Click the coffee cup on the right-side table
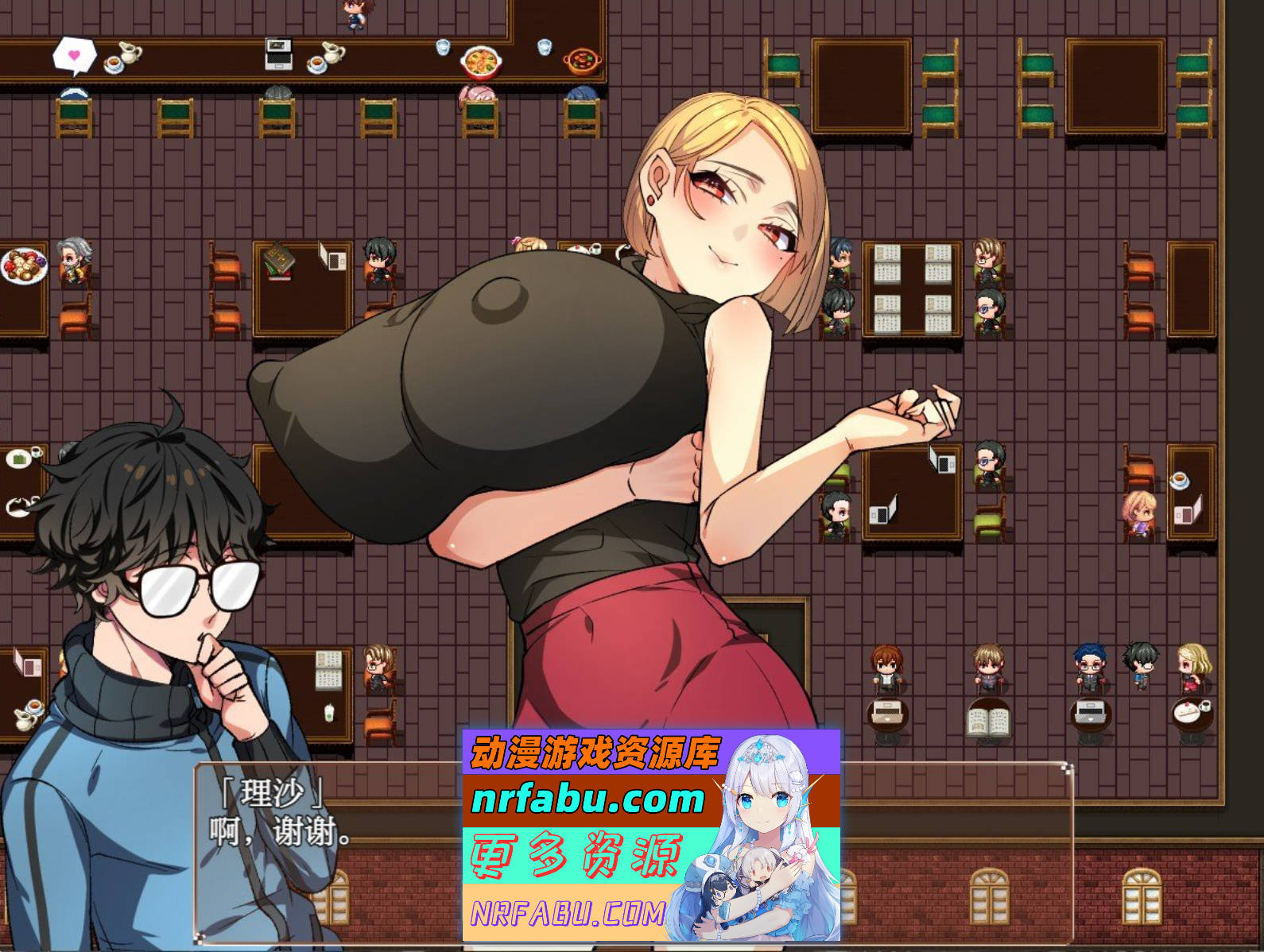1264x952 pixels. (x=1182, y=480)
